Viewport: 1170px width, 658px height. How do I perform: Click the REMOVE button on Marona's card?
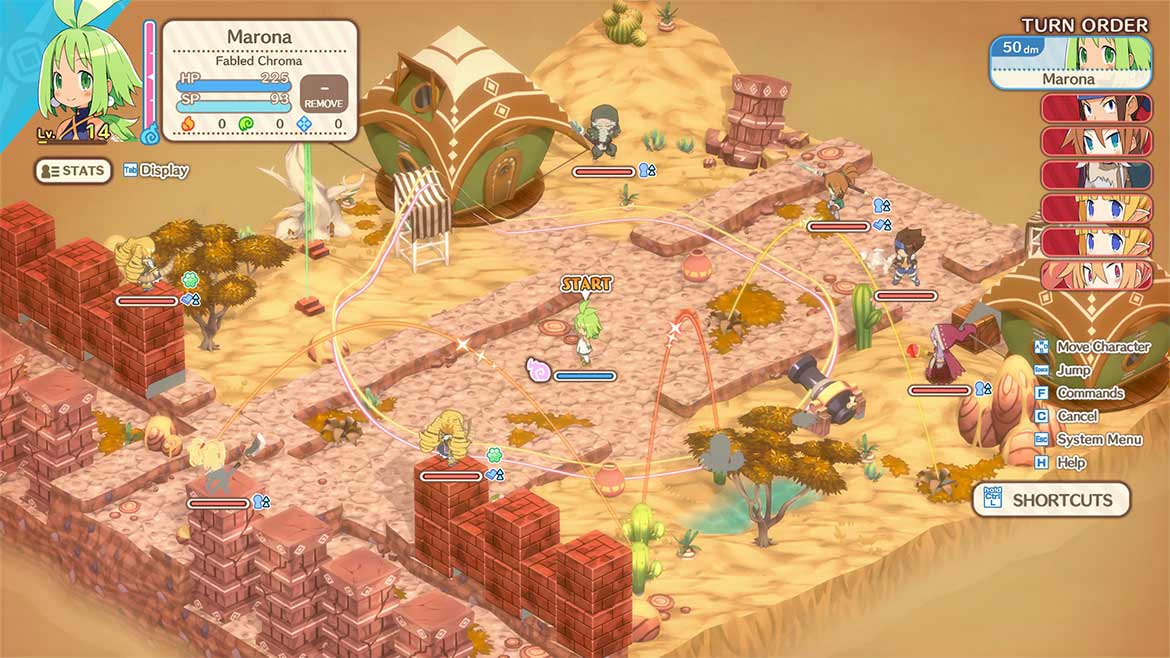[x=323, y=94]
